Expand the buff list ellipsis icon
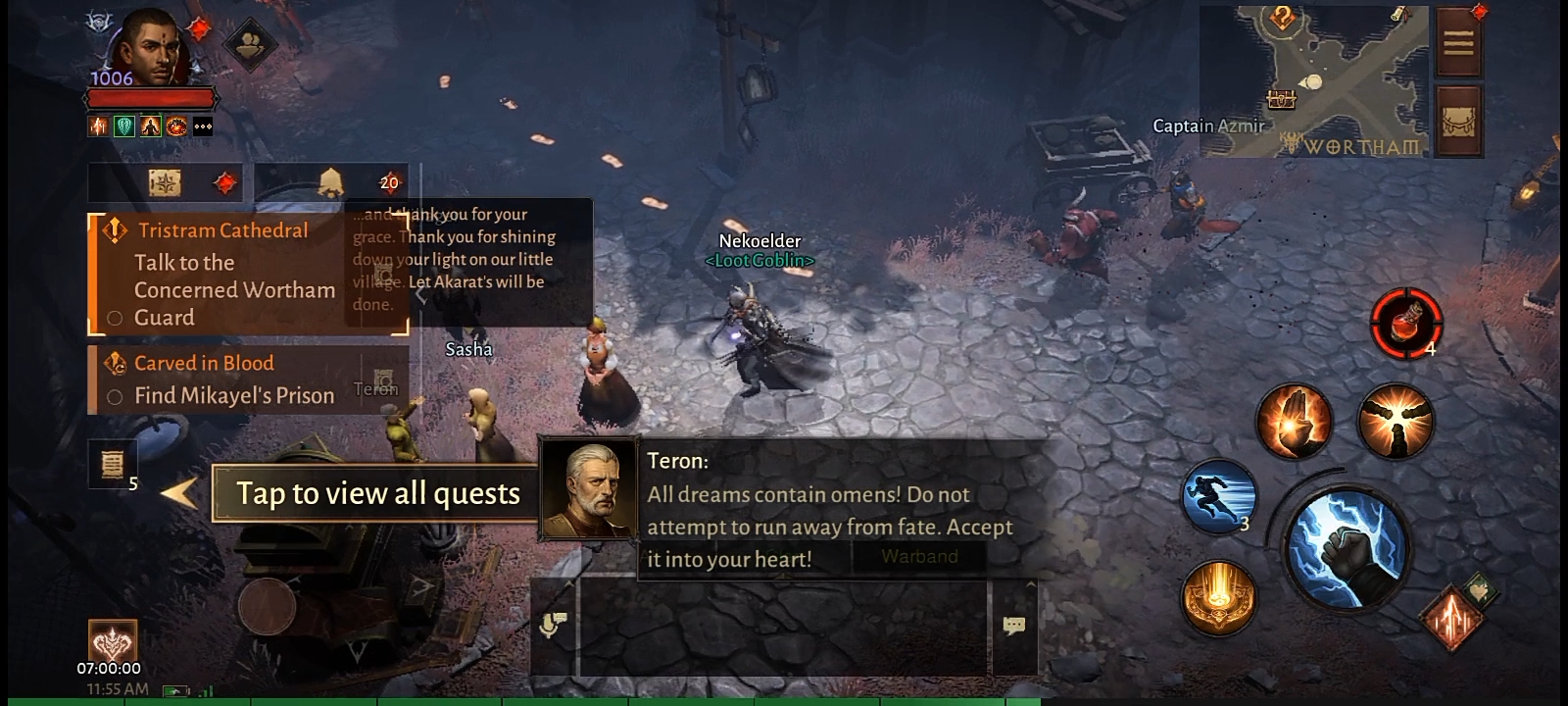 coord(203,126)
